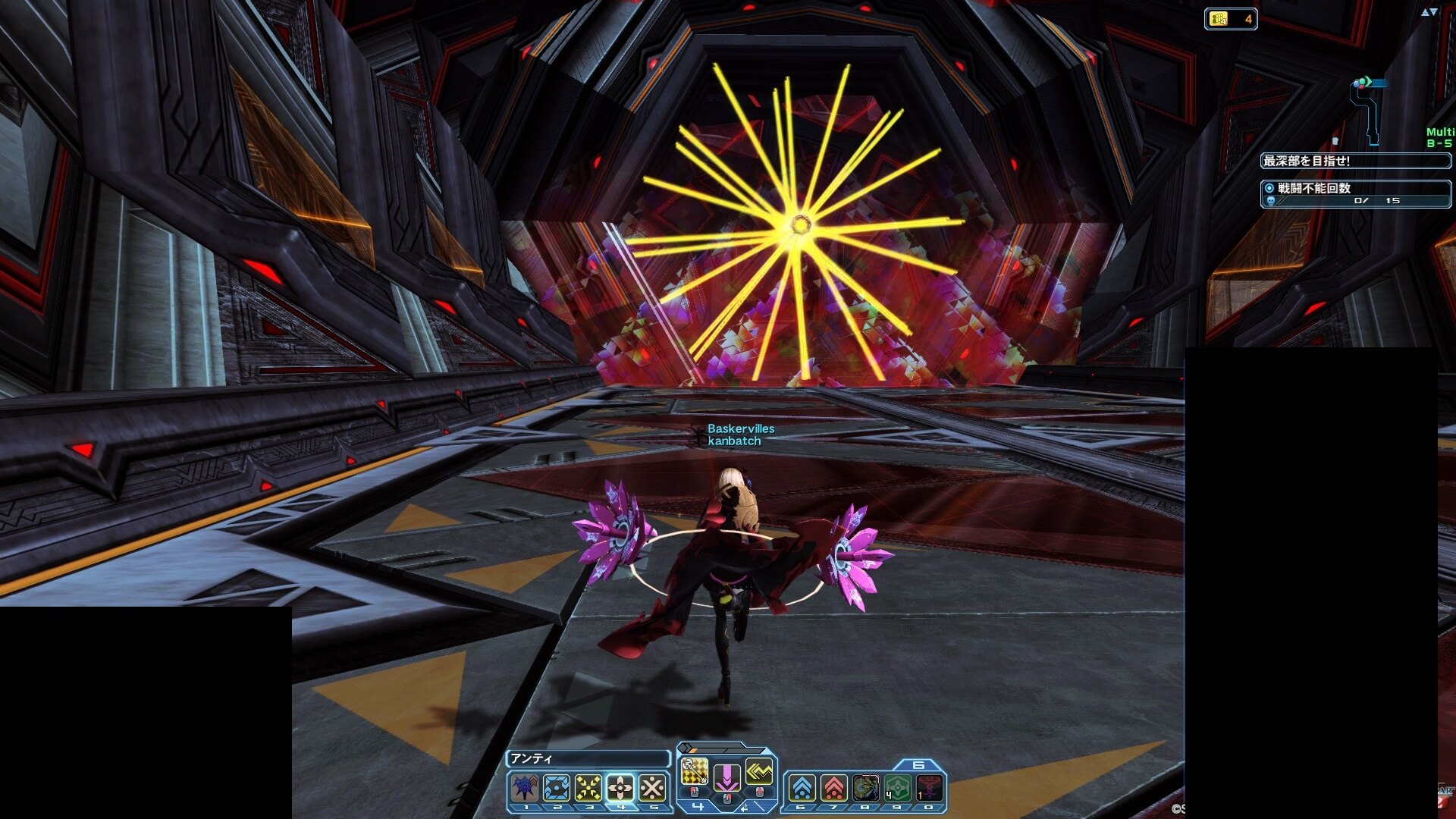Viewport: 1456px width, 819px height.
Task: Use the dark red emblem item in slot 0
Action: point(930,789)
